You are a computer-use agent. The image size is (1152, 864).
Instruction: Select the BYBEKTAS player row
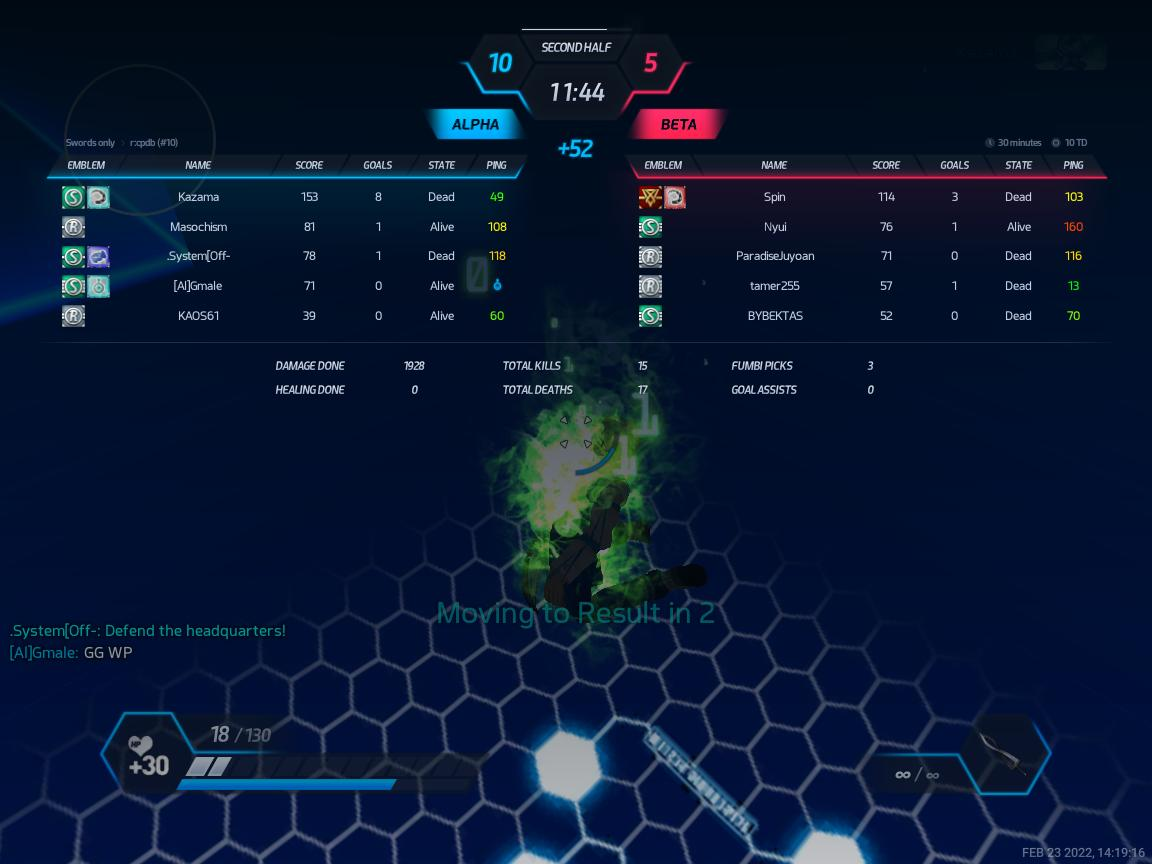click(774, 316)
